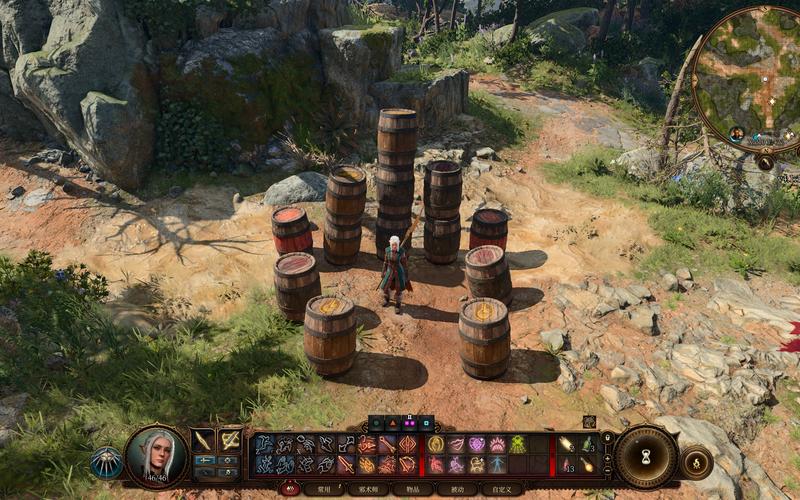Click the round emblem left of portrait
The height and width of the screenshot is (500, 800).
click(106, 461)
